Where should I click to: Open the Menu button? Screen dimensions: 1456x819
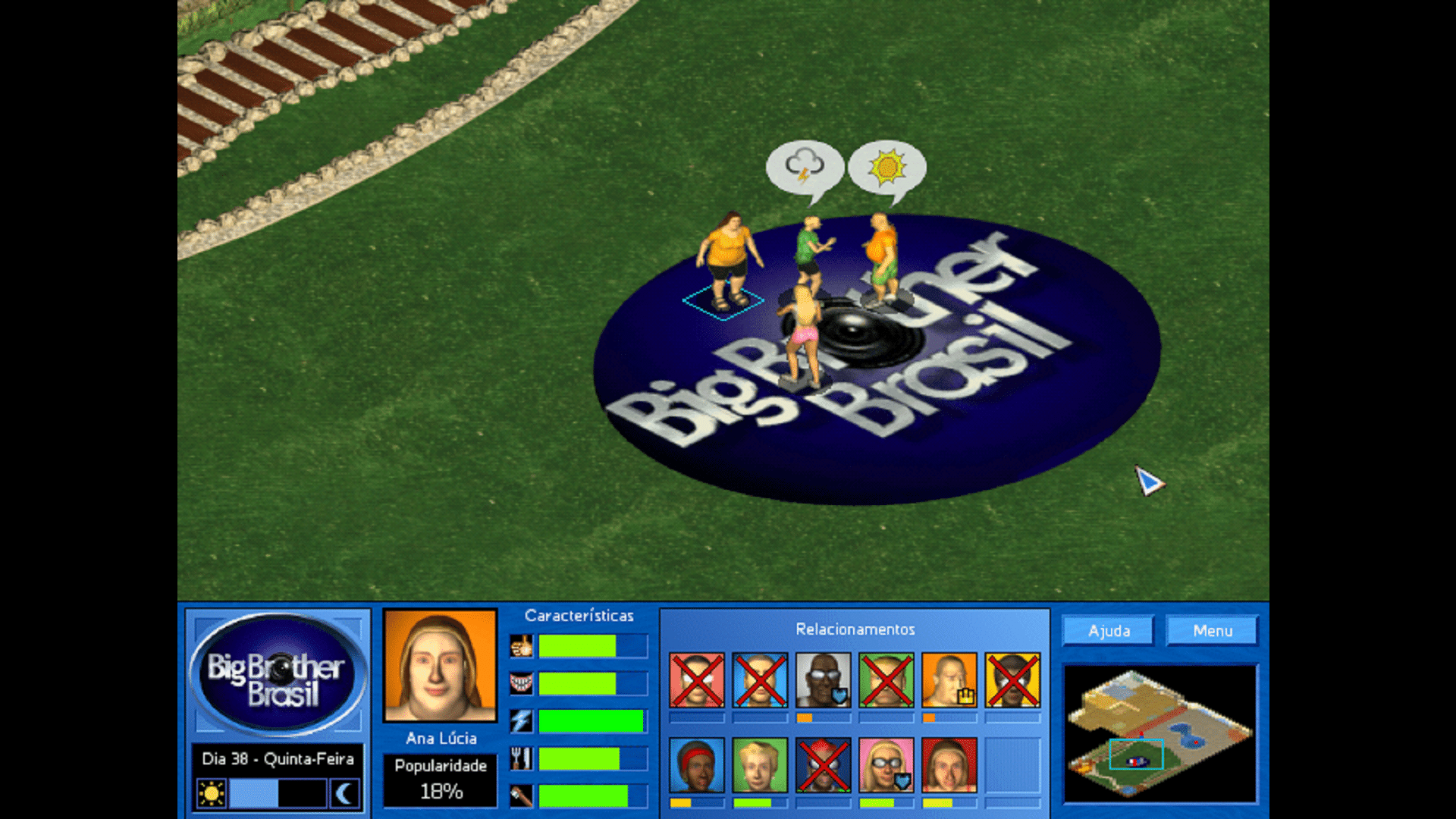click(x=1212, y=631)
